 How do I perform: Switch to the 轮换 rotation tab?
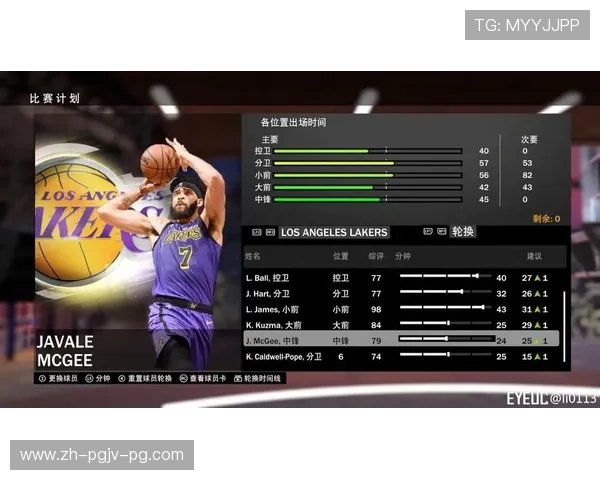[x=463, y=233]
